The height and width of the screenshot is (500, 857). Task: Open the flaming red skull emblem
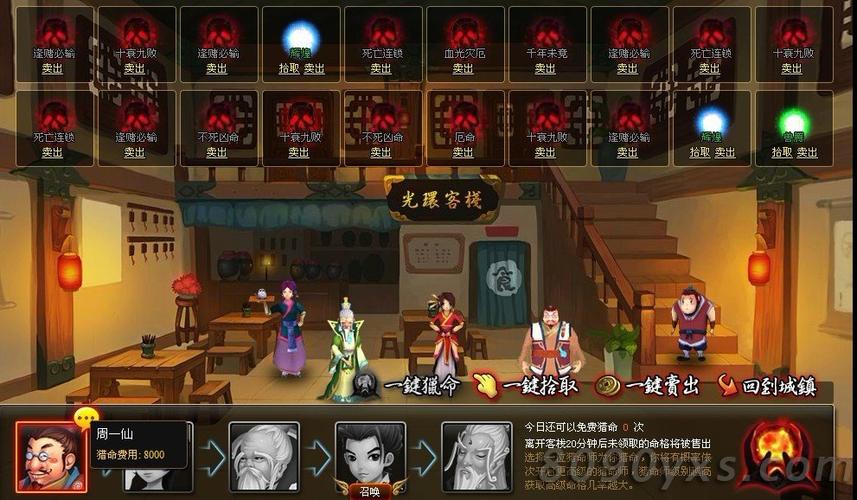pos(782,450)
